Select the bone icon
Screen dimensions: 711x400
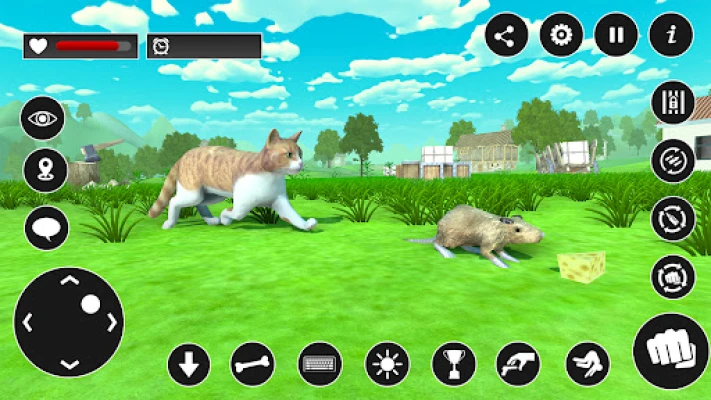click(252, 364)
